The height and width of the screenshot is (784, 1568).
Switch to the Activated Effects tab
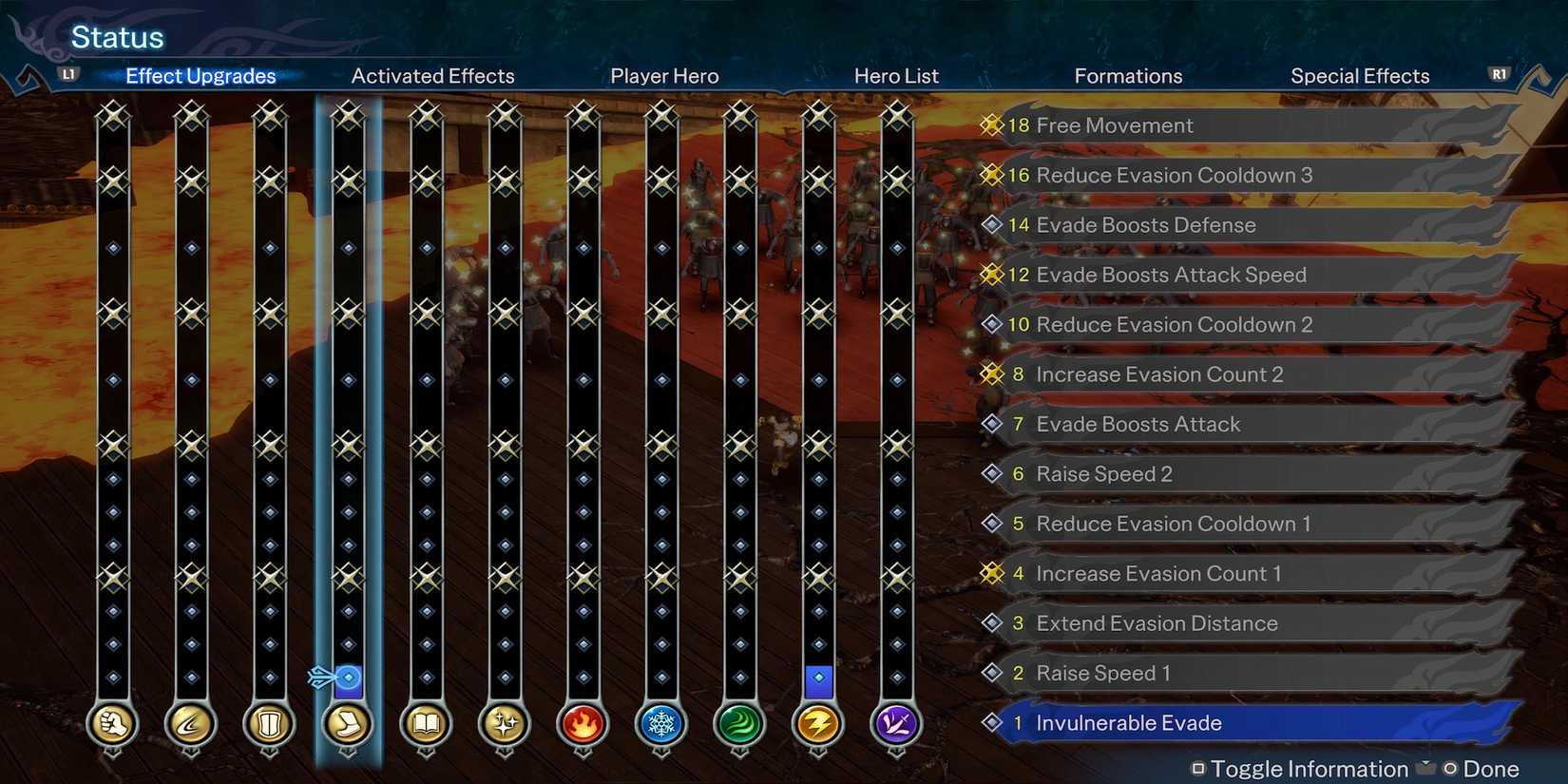pos(432,76)
